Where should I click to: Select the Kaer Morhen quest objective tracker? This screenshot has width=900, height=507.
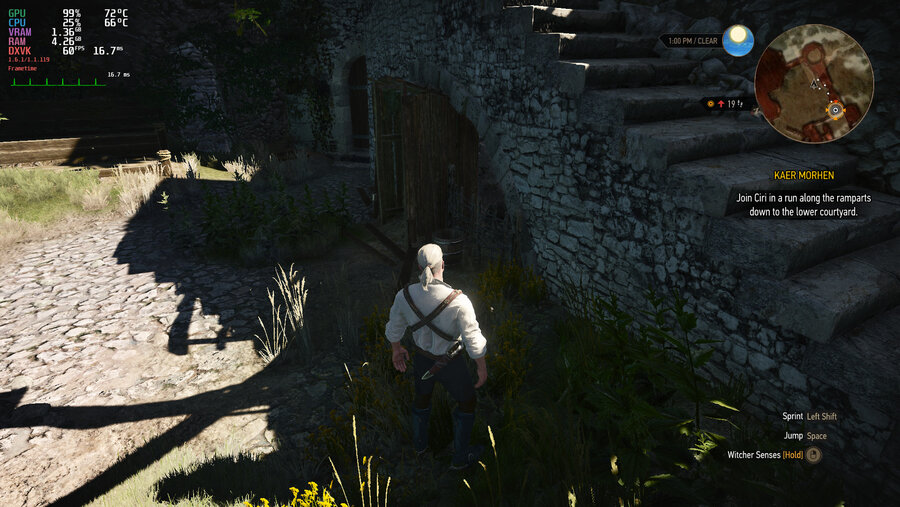pos(803,197)
